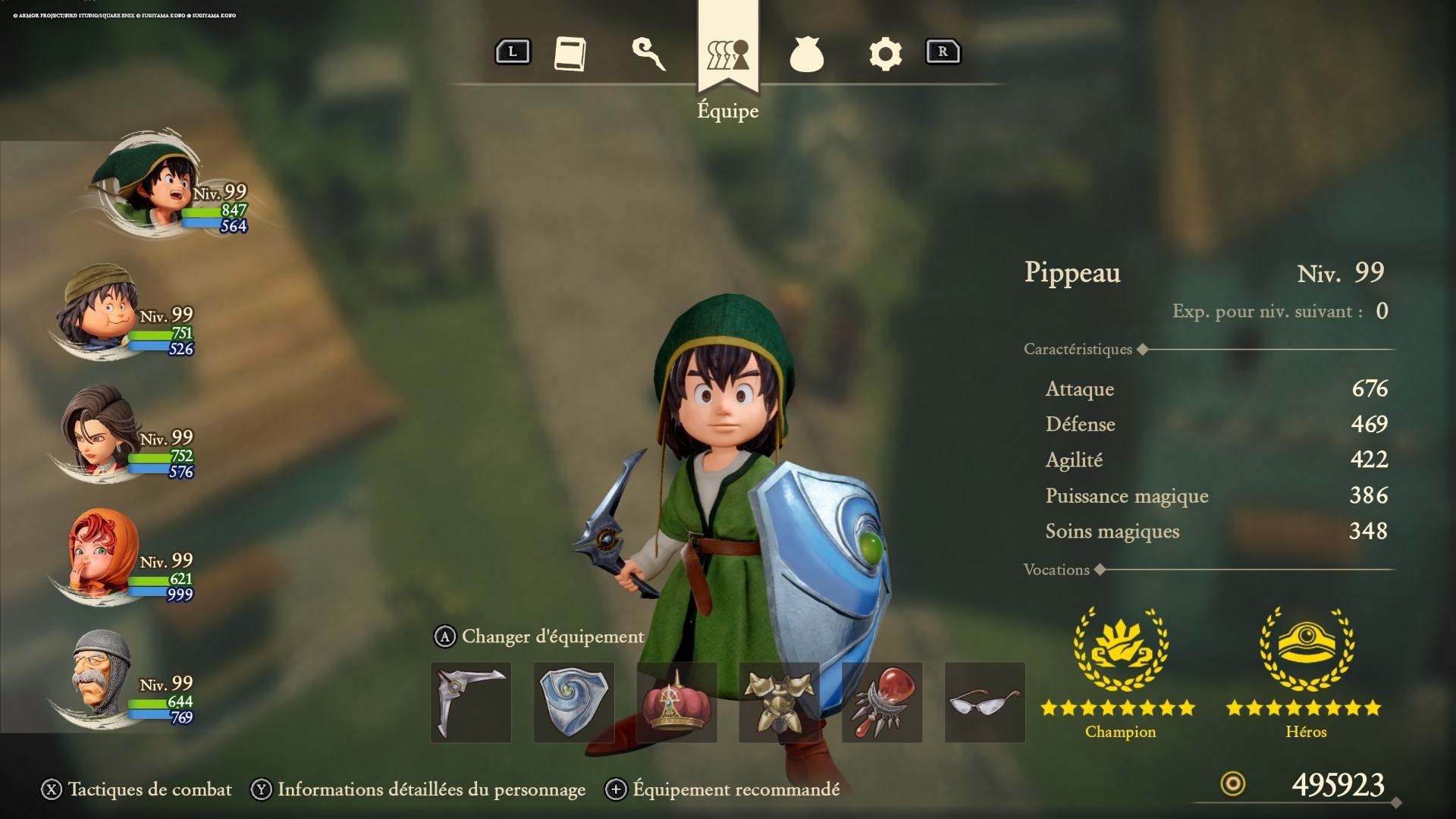Open the gear settings tab
The width and height of the screenshot is (1456, 819).
pyautogui.click(x=885, y=54)
